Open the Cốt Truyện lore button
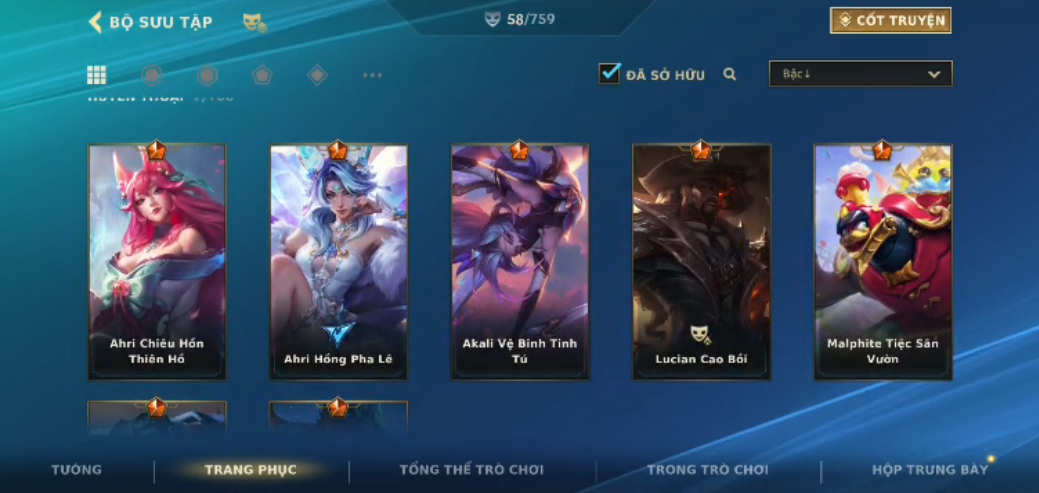 pyautogui.click(x=890, y=21)
